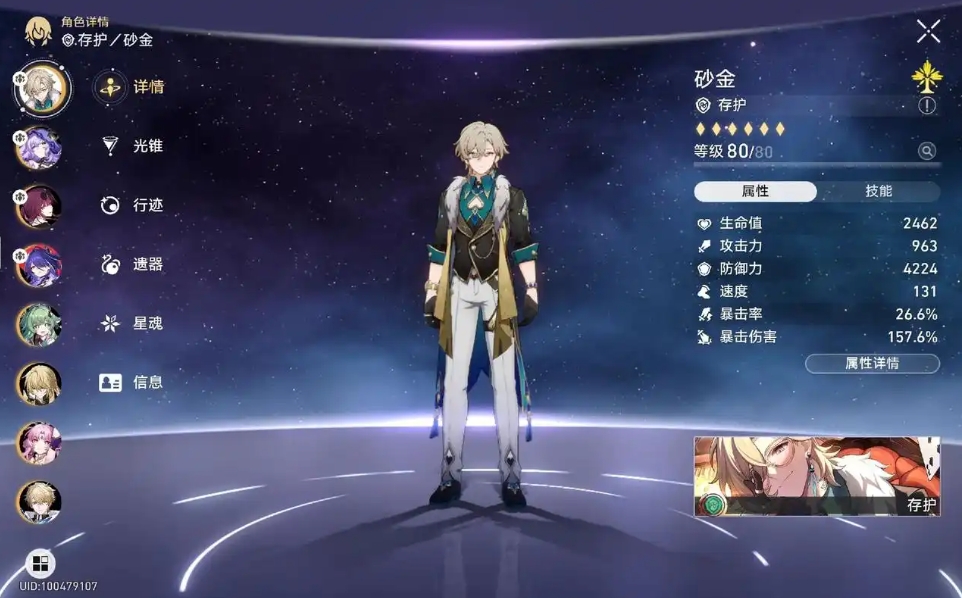Click the 属性详情 stat details button
Image resolution: width=962 pixels, height=598 pixels.
point(871,363)
